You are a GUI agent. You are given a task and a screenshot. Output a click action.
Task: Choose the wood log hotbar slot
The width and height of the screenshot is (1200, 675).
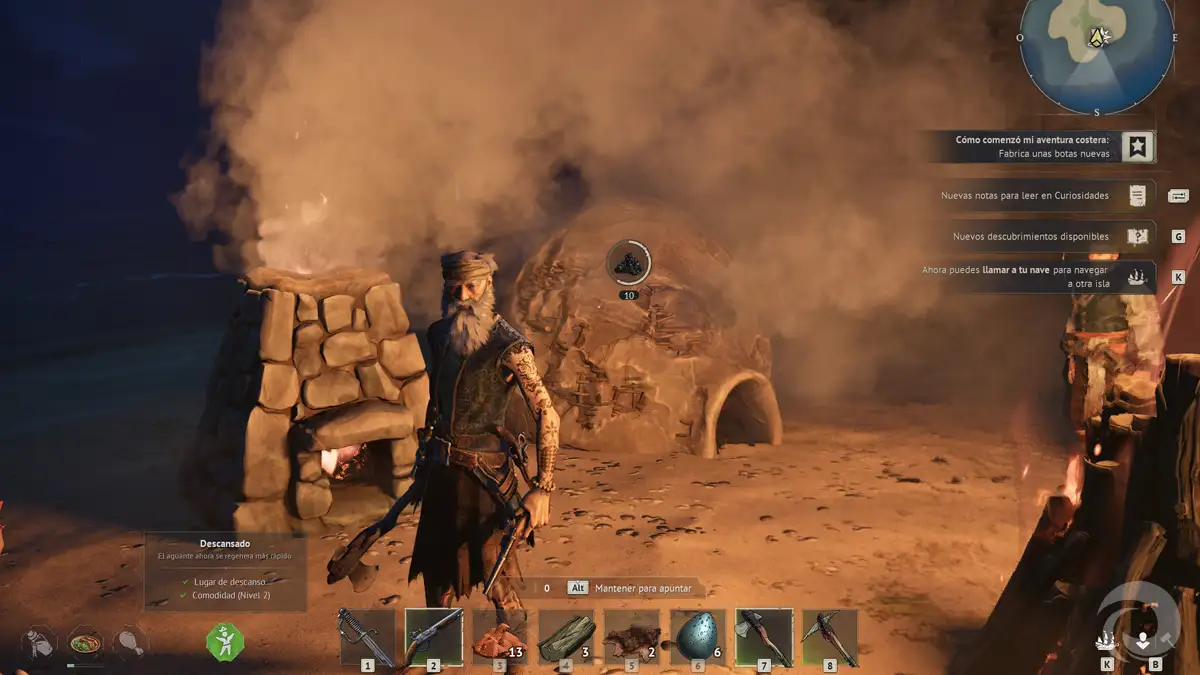[565, 637]
